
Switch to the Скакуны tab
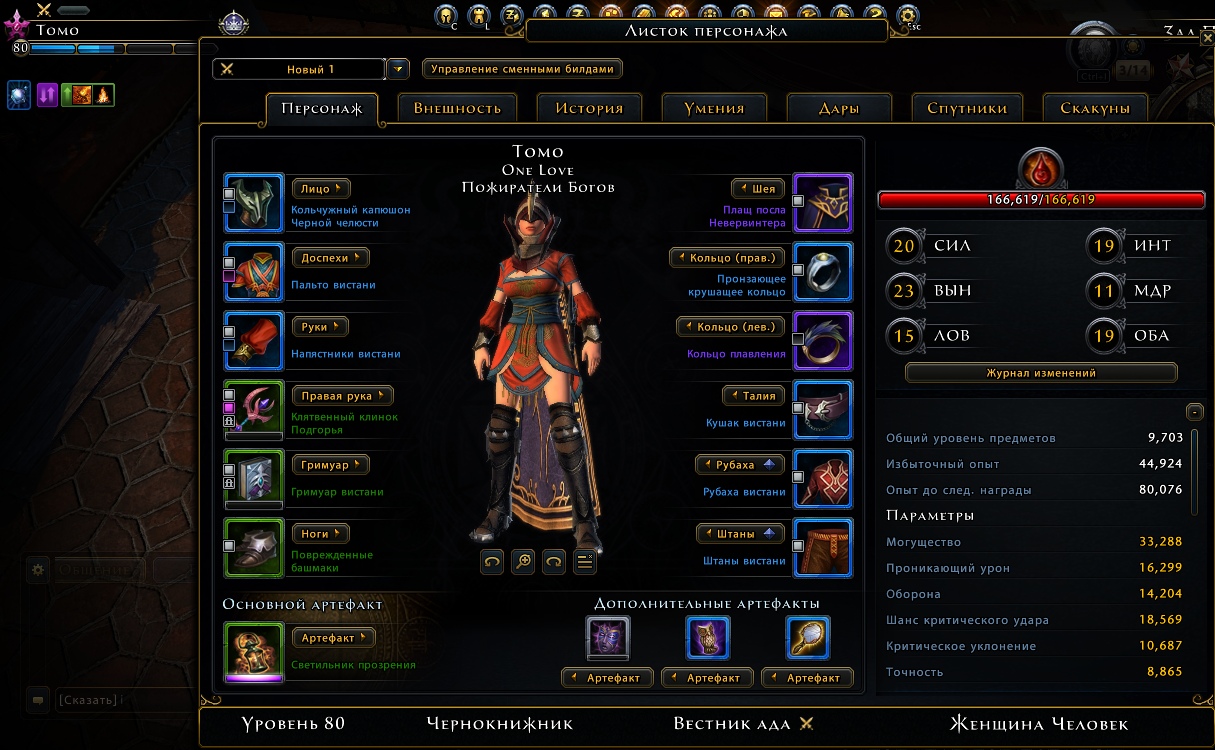[x=1095, y=108]
